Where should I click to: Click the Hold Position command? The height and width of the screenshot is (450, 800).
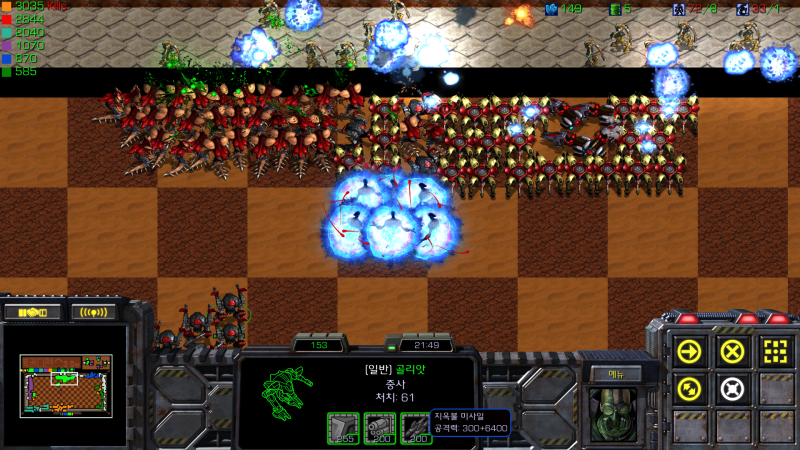(732, 388)
